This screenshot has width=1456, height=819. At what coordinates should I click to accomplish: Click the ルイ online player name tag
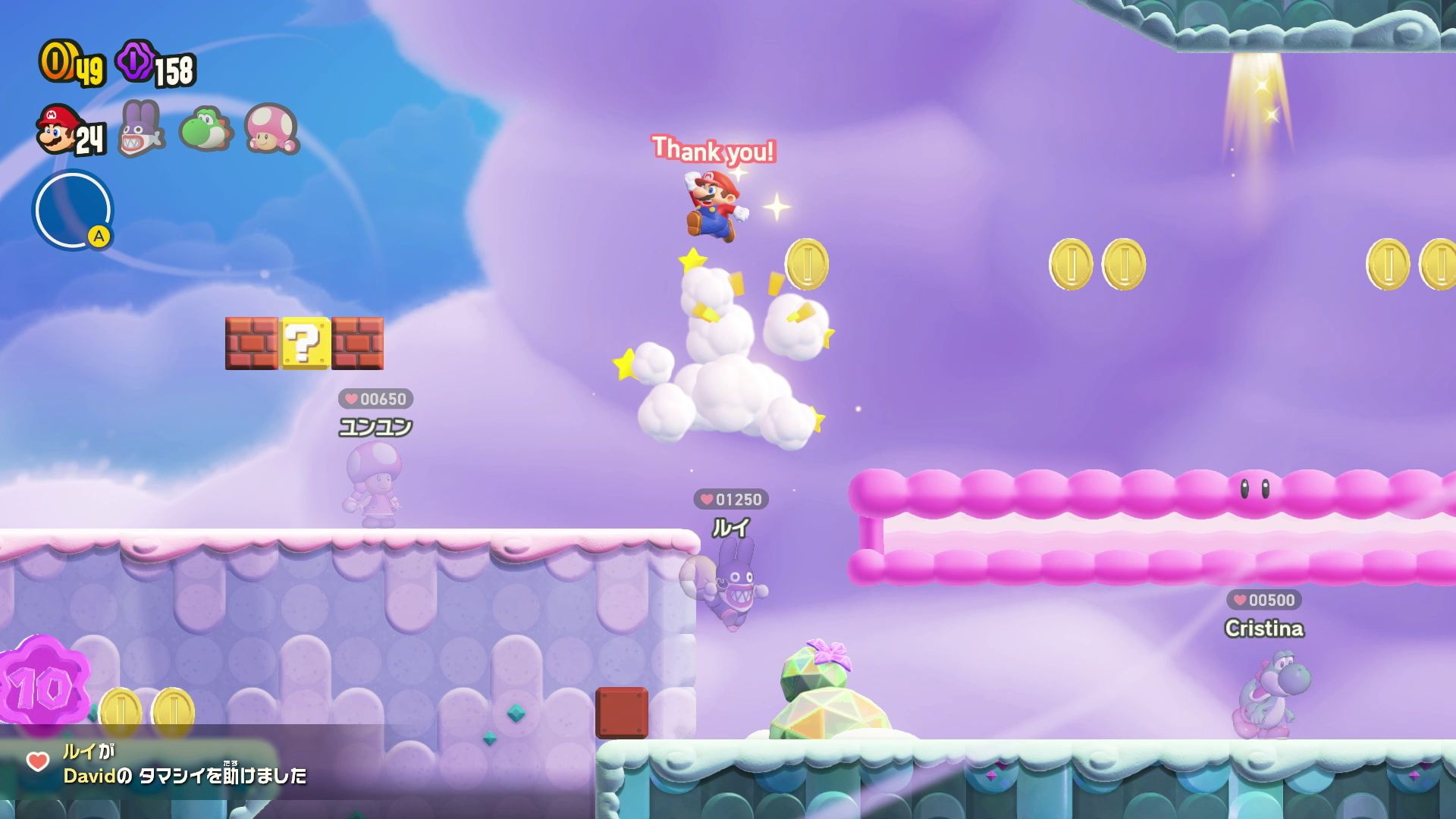pos(731,527)
